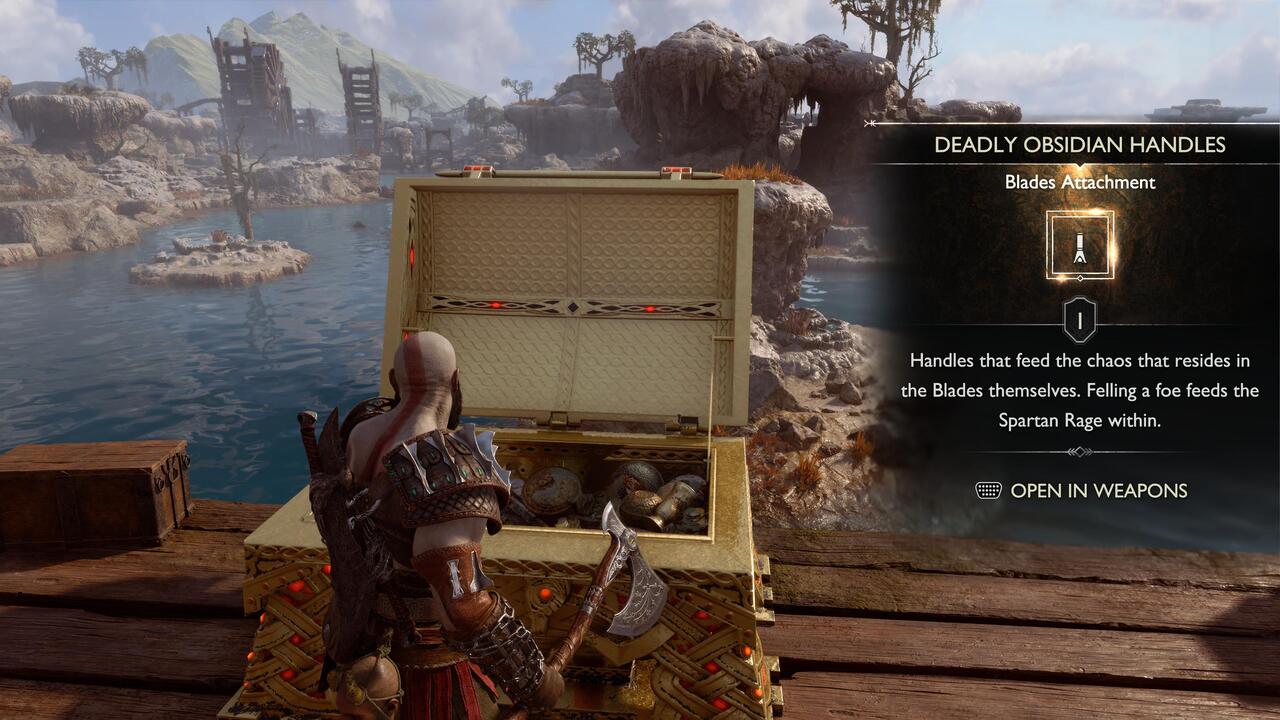Toggle the glowing marker on the lid interior

(650, 310)
